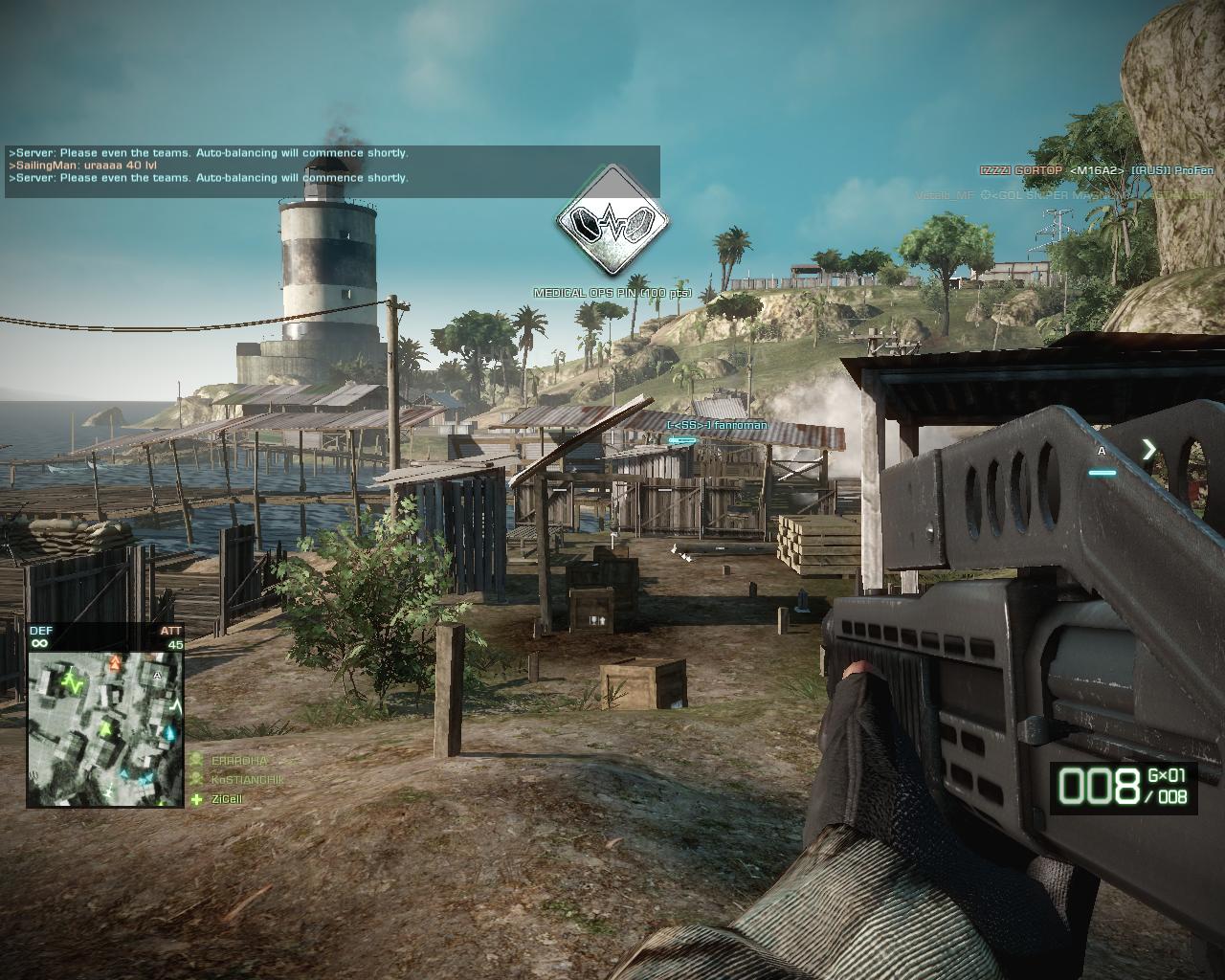Select squad member ERRROHA in the squad list
The image size is (1225, 980).
(x=235, y=760)
